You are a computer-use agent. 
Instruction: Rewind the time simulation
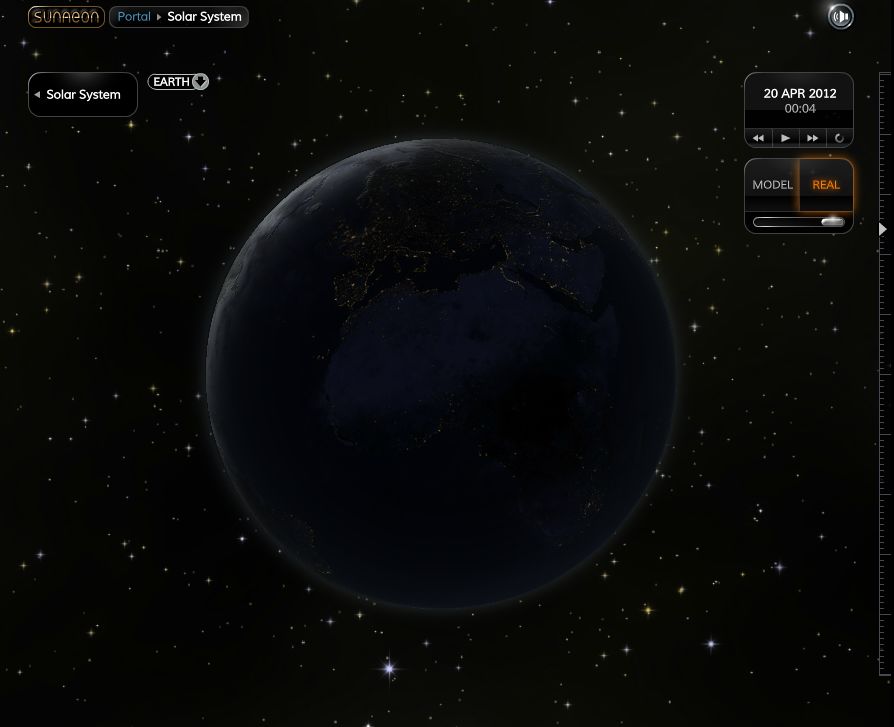pyautogui.click(x=759, y=138)
